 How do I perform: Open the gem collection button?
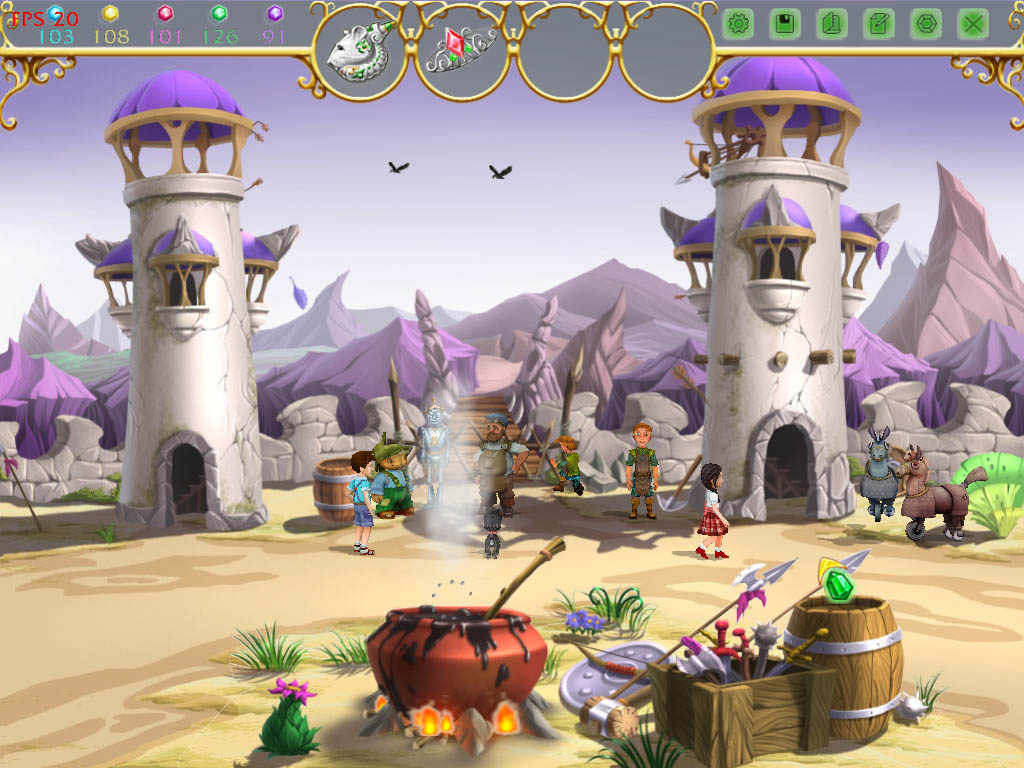(926, 24)
